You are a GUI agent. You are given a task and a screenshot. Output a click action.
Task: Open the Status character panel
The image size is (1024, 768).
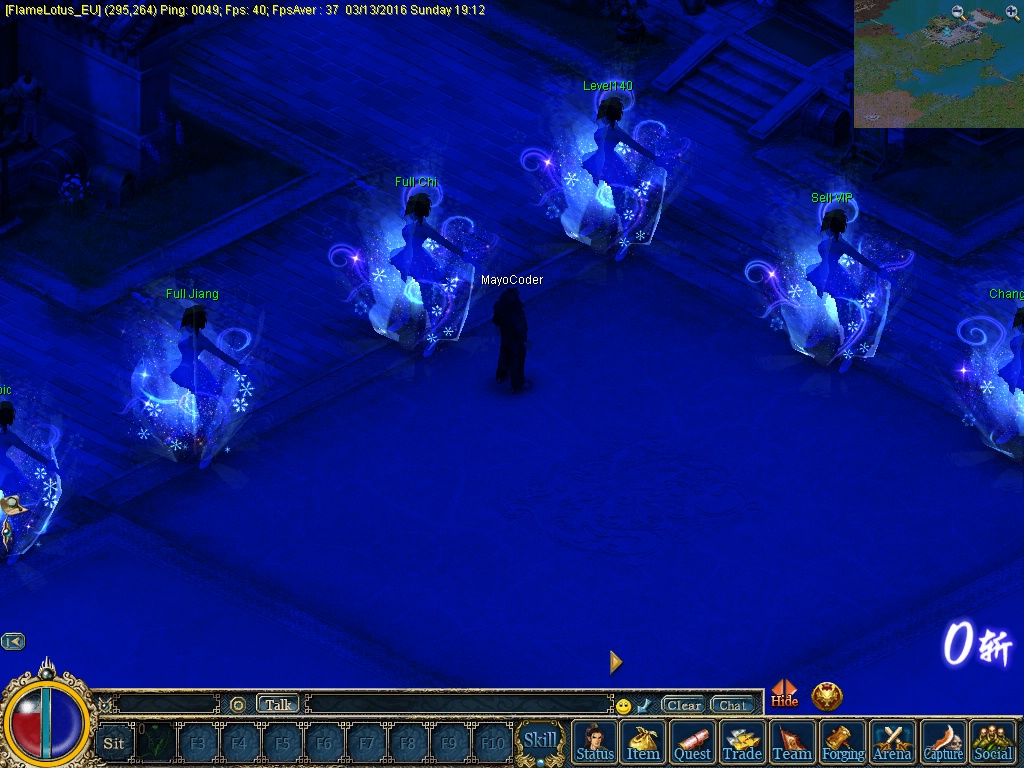pos(595,742)
